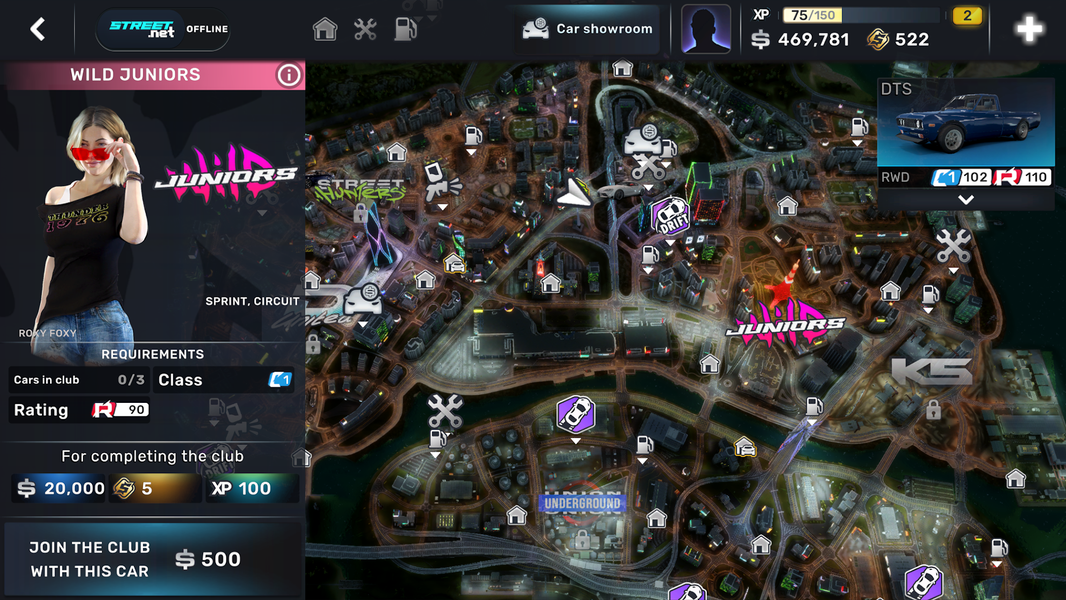Screen dimensions: 1066x600
Task: Open the player profile avatar
Action: click(706, 29)
